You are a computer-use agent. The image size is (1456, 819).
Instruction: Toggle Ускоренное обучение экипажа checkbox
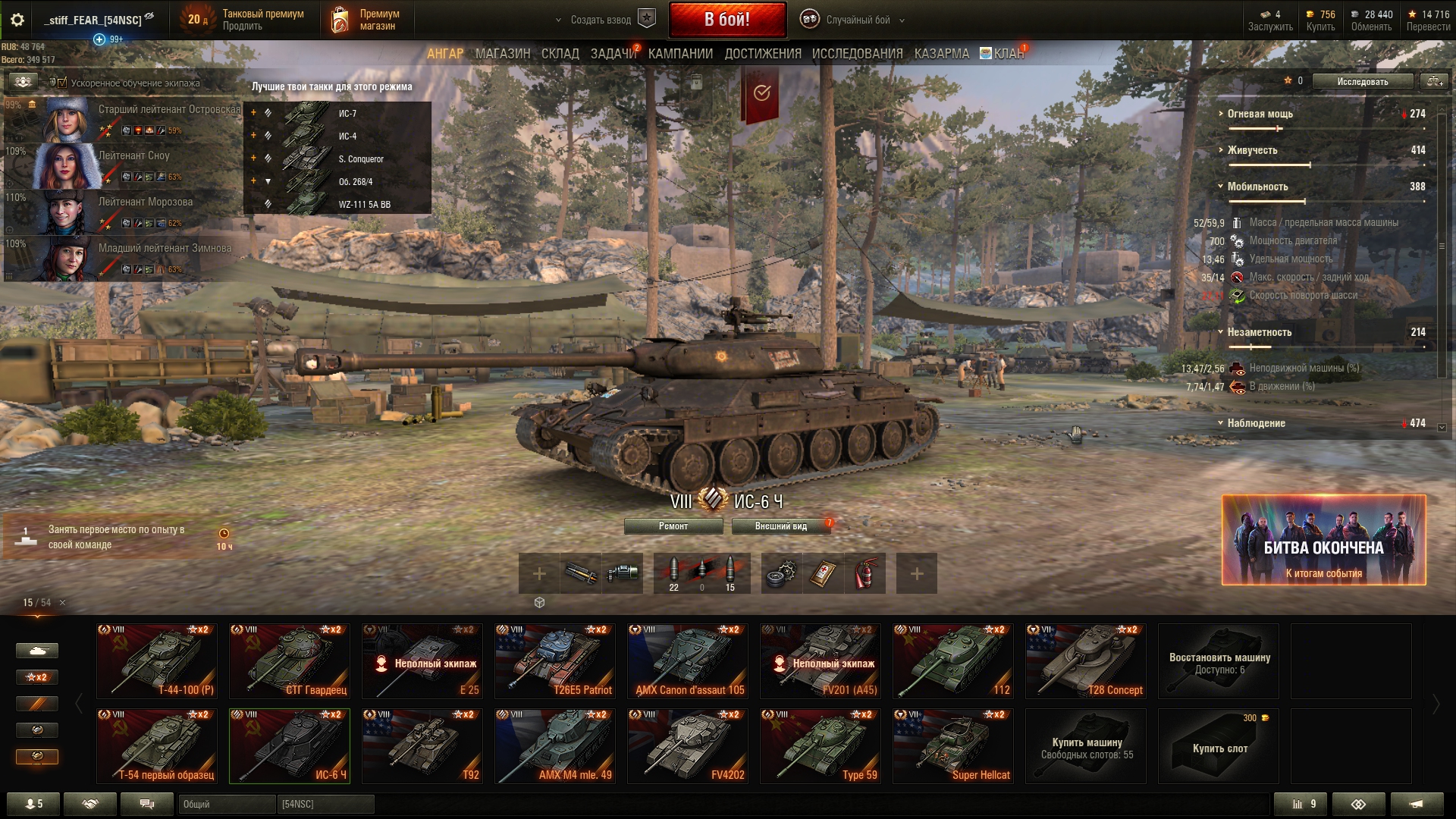click(x=62, y=83)
